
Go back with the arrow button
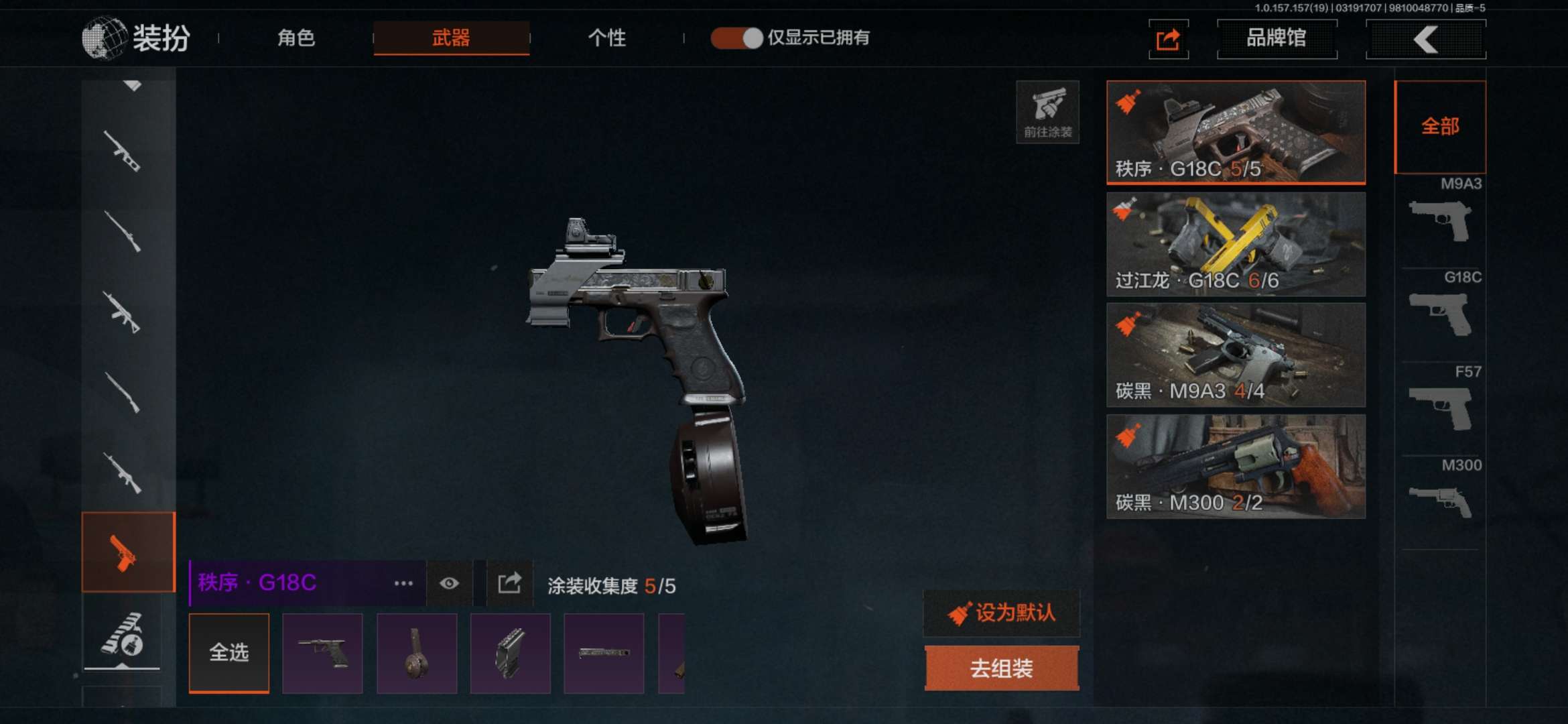(x=1425, y=40)
